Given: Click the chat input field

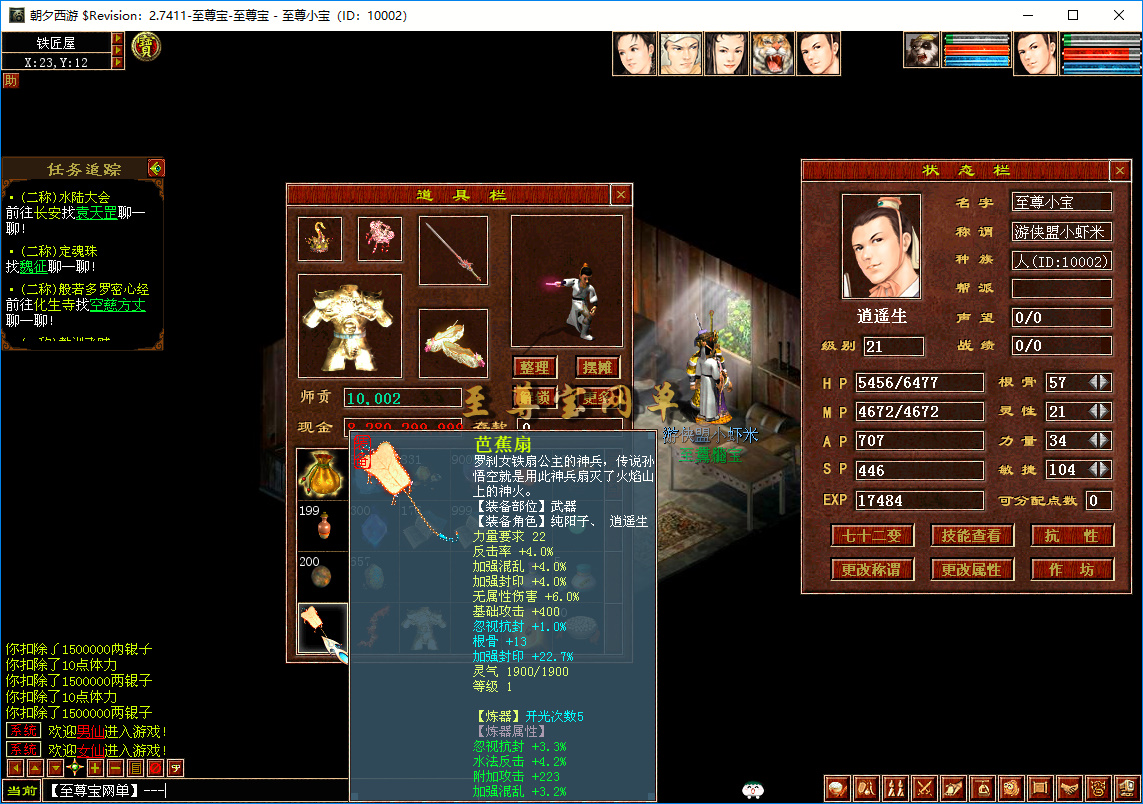Looking at the screenshot, I should [195, 791].
